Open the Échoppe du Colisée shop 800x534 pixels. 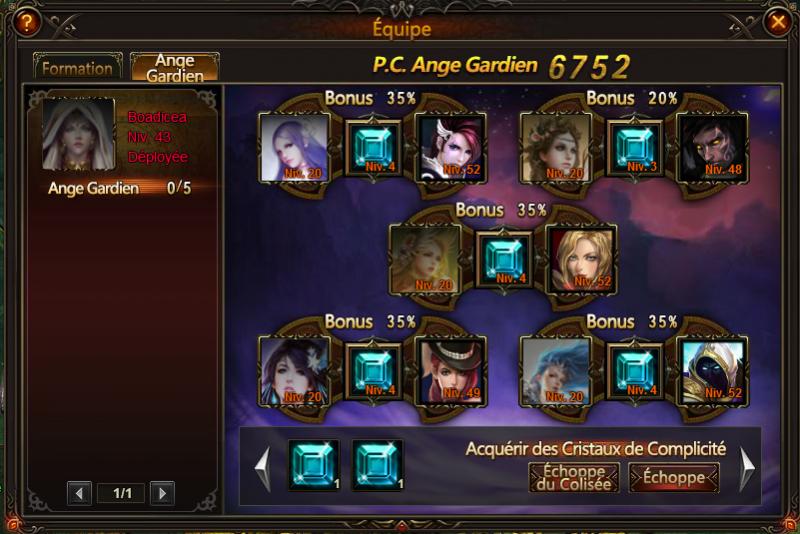573,478
